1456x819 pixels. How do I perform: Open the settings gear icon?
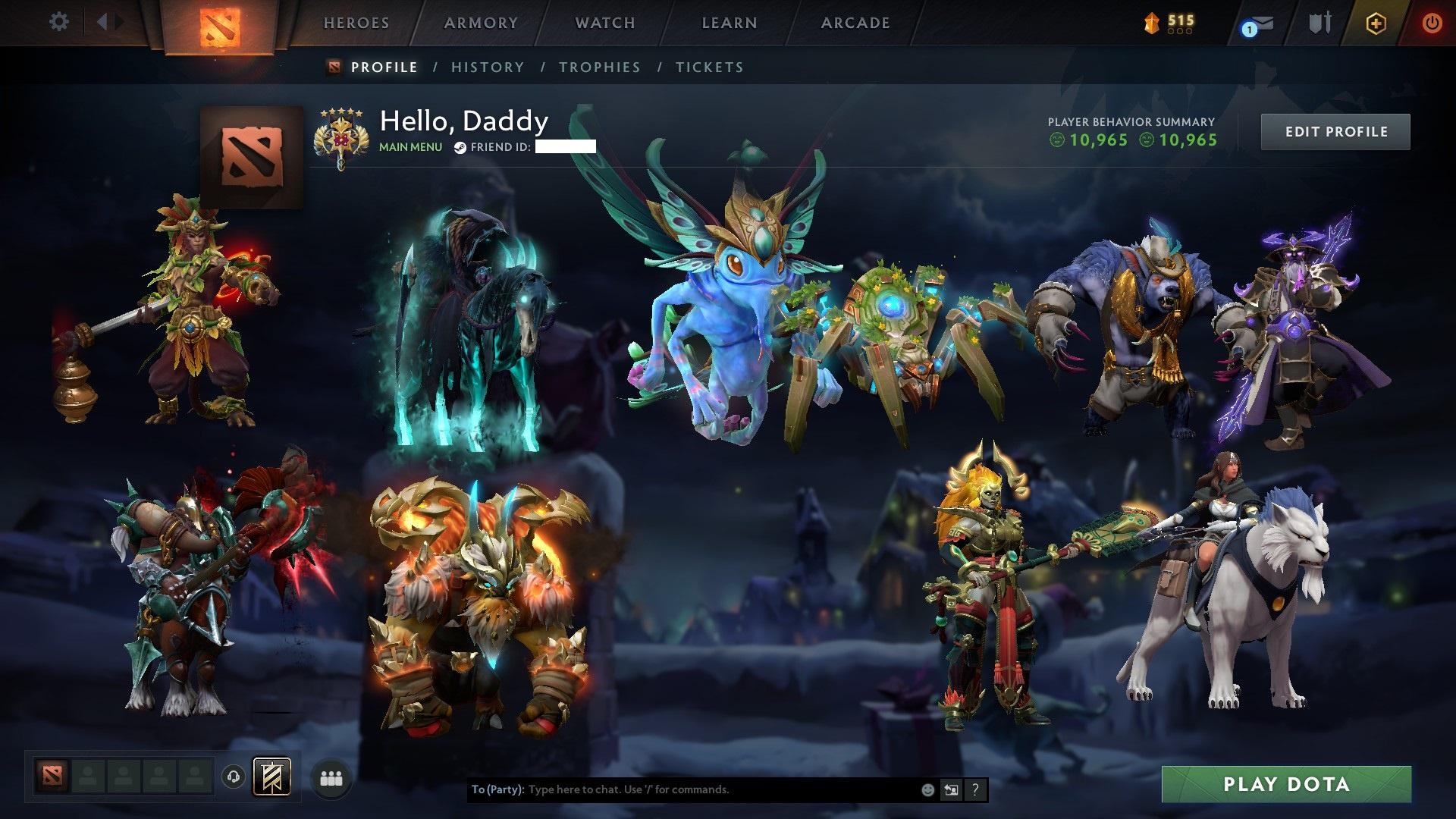tap(59, 22)
